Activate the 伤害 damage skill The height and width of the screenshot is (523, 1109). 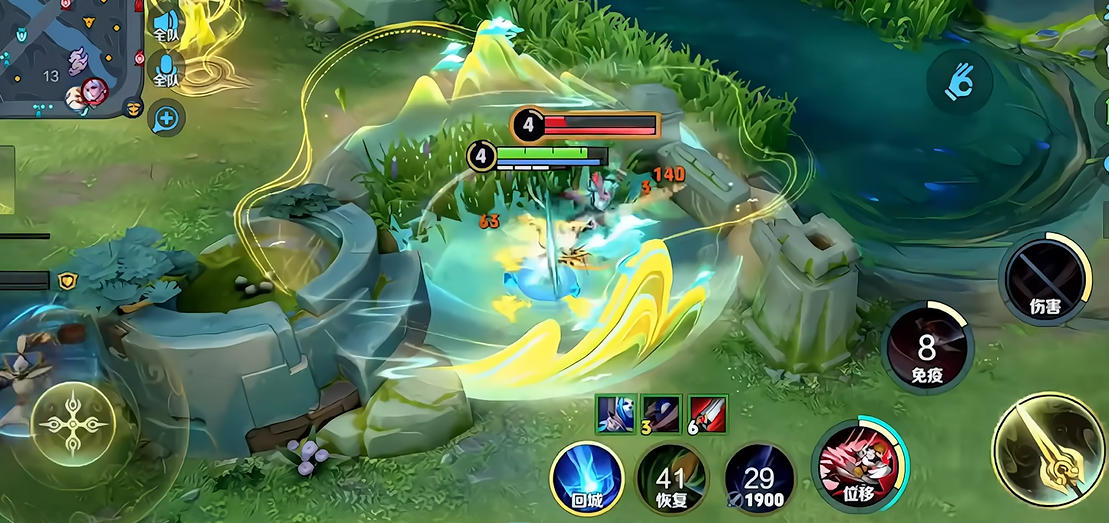(1045, 280)
